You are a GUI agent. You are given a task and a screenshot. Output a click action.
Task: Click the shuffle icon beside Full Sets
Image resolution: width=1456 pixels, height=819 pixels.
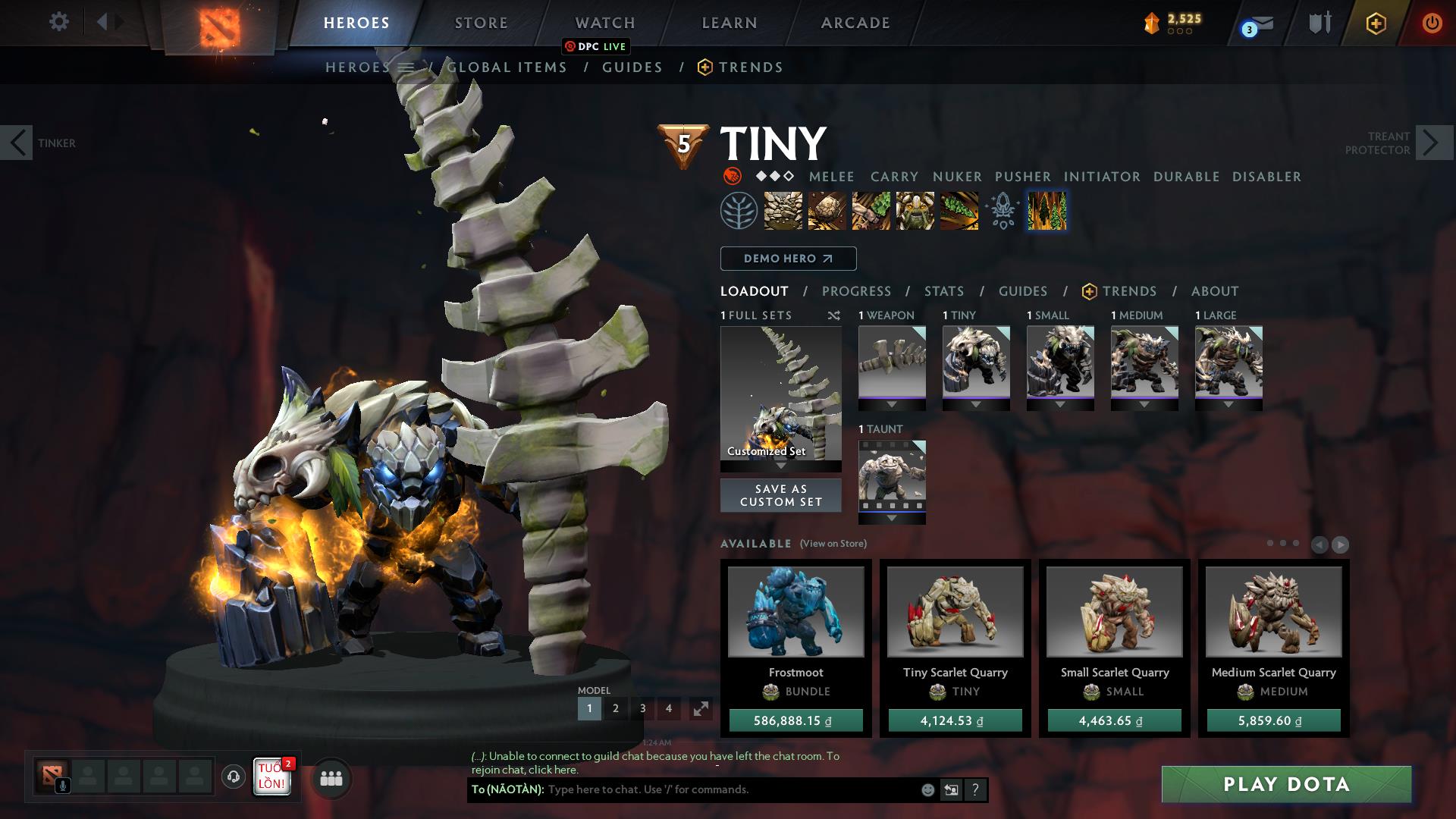pyautogui.click(x=833, y=315)
